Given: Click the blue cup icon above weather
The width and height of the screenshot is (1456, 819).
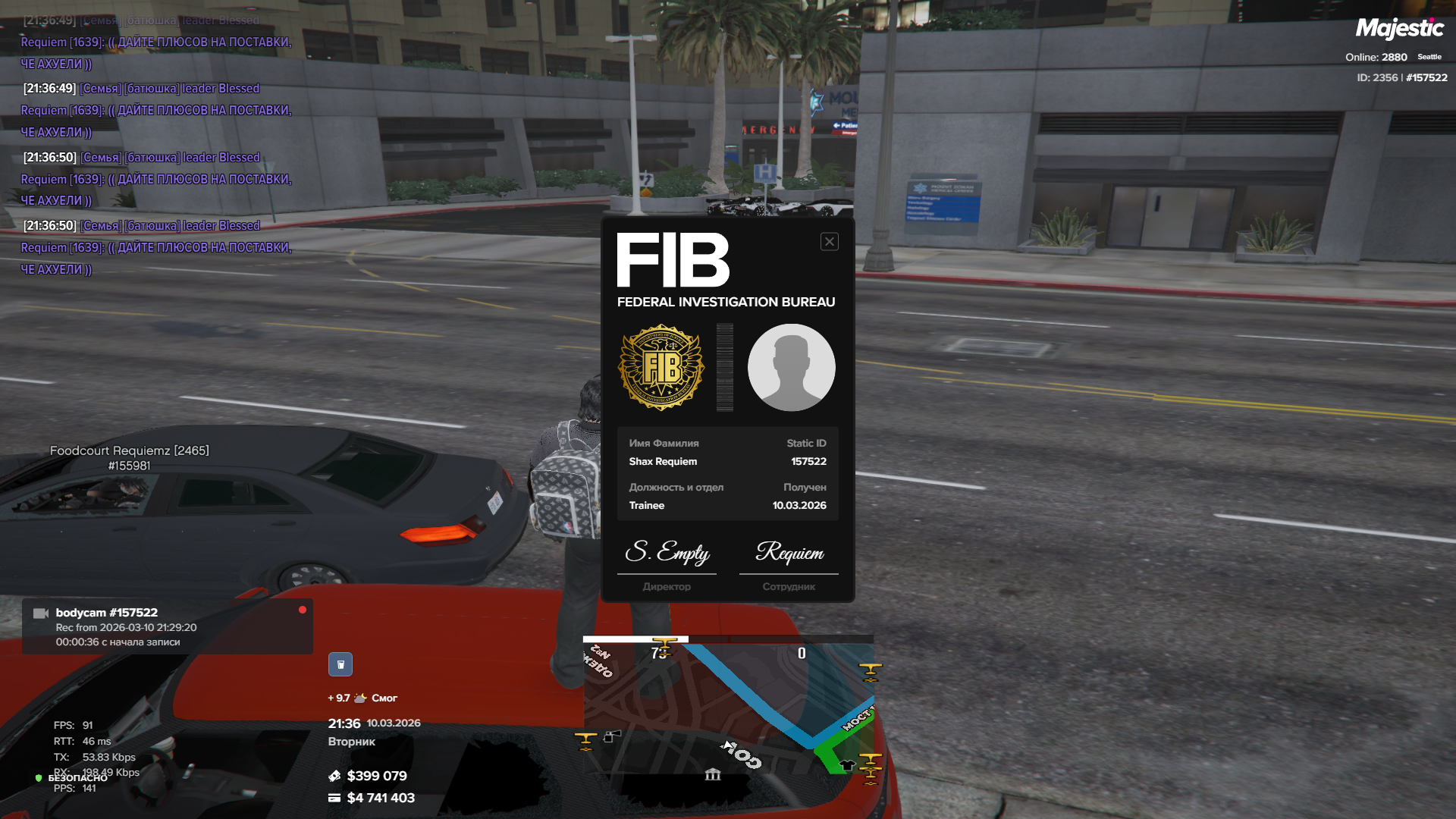Looking at the screenshot, I should (340, 664).
